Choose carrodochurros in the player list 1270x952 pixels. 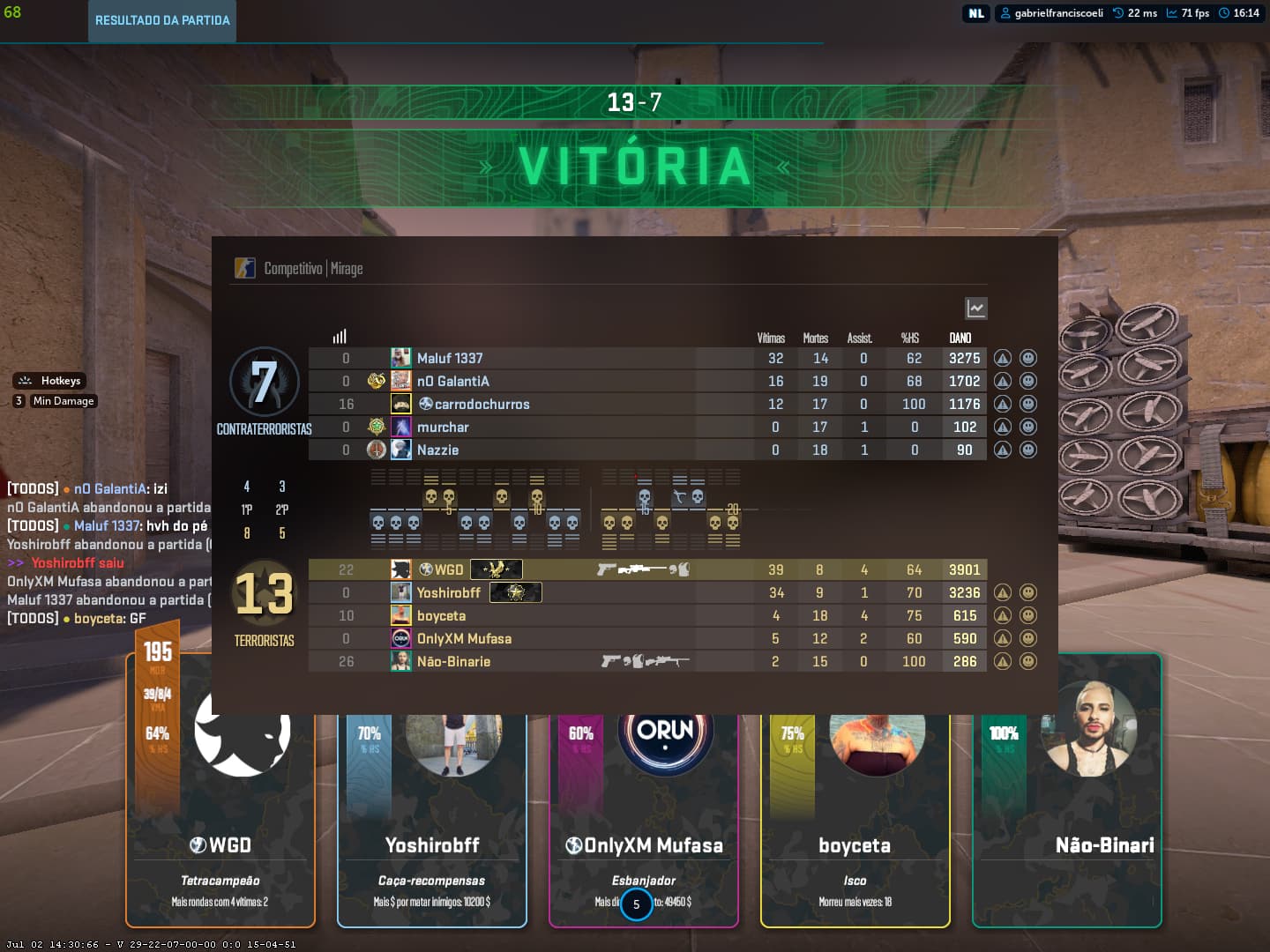(482, 405)
